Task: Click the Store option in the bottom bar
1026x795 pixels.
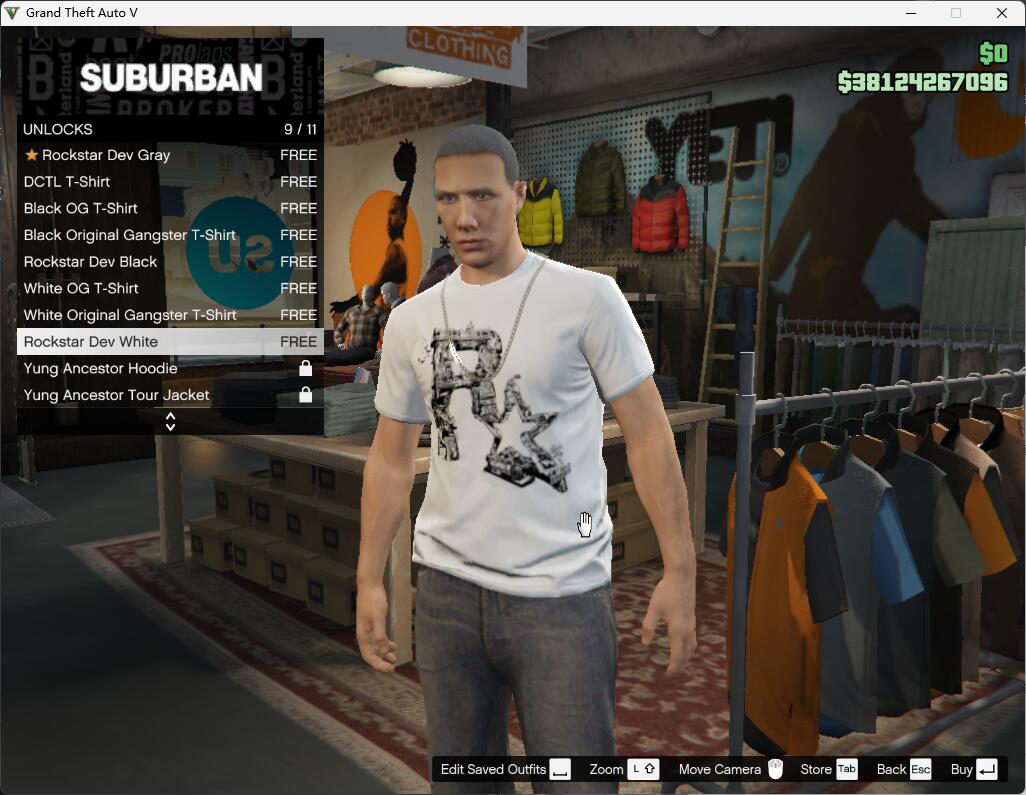Action: click(828, 769)
